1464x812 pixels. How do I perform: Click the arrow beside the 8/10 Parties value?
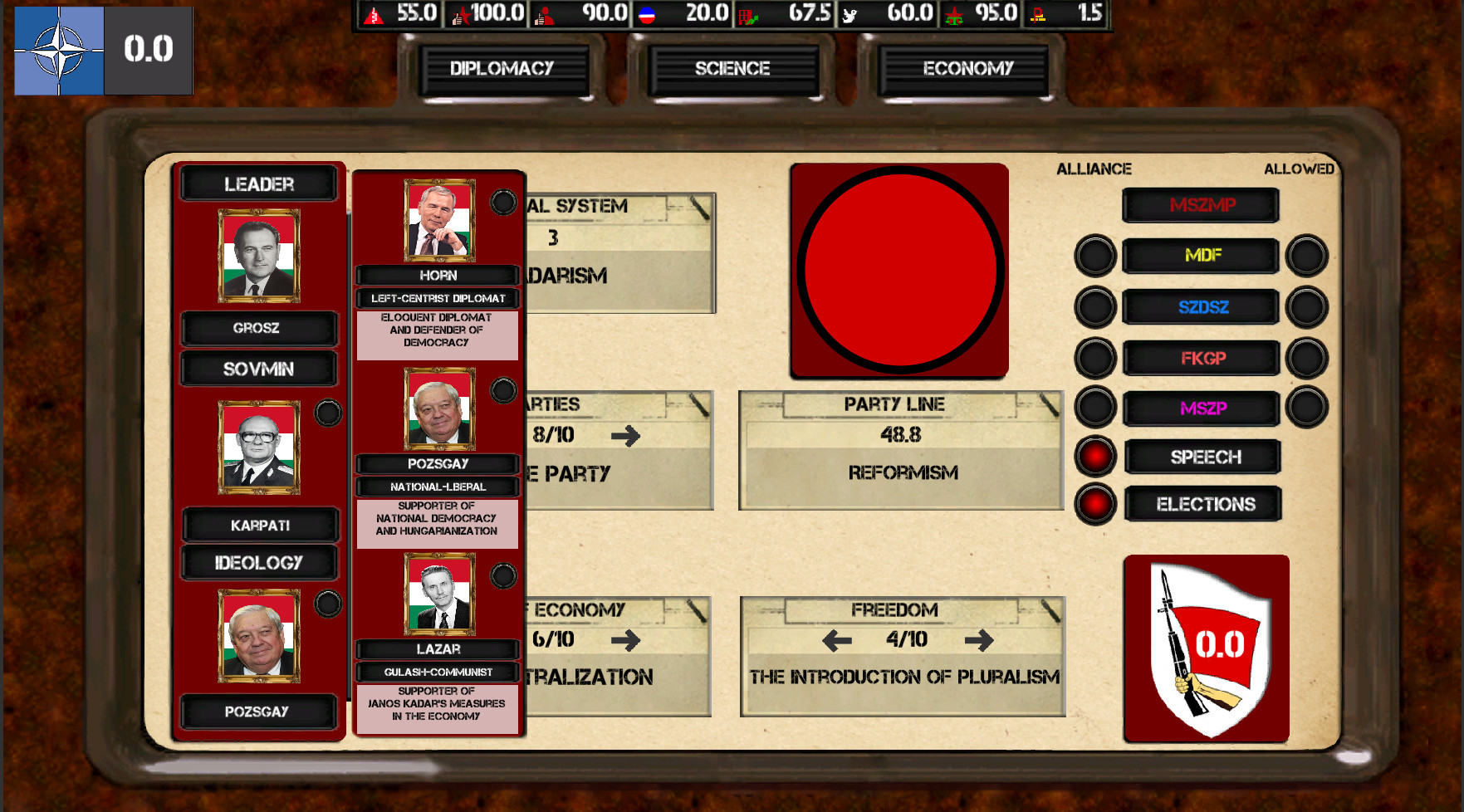tap(625, 436)
